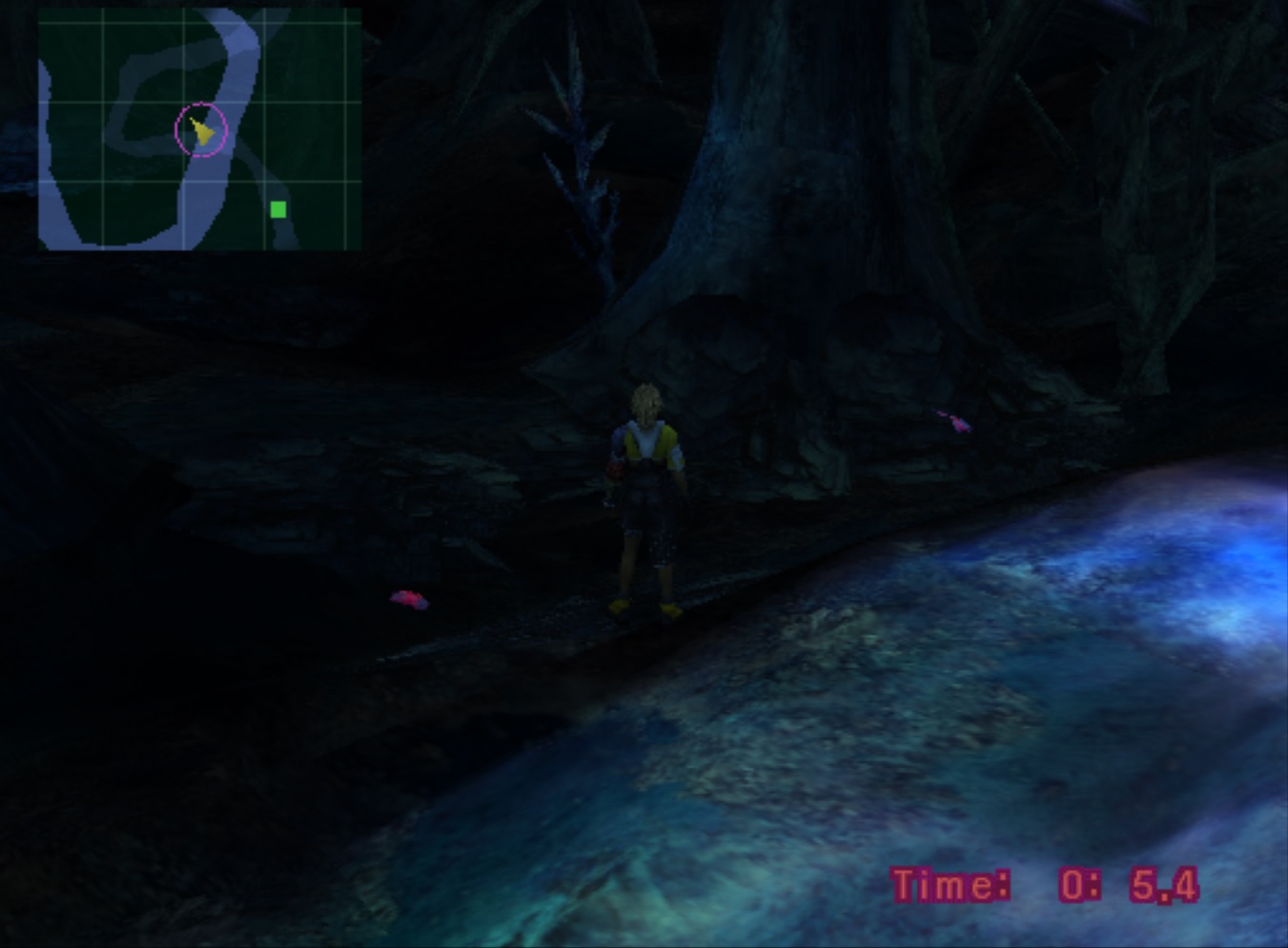The width and height of the screenshot is (1288, 948).
Task: Click the colon separator in the timer display
Action: [1093, 885]
